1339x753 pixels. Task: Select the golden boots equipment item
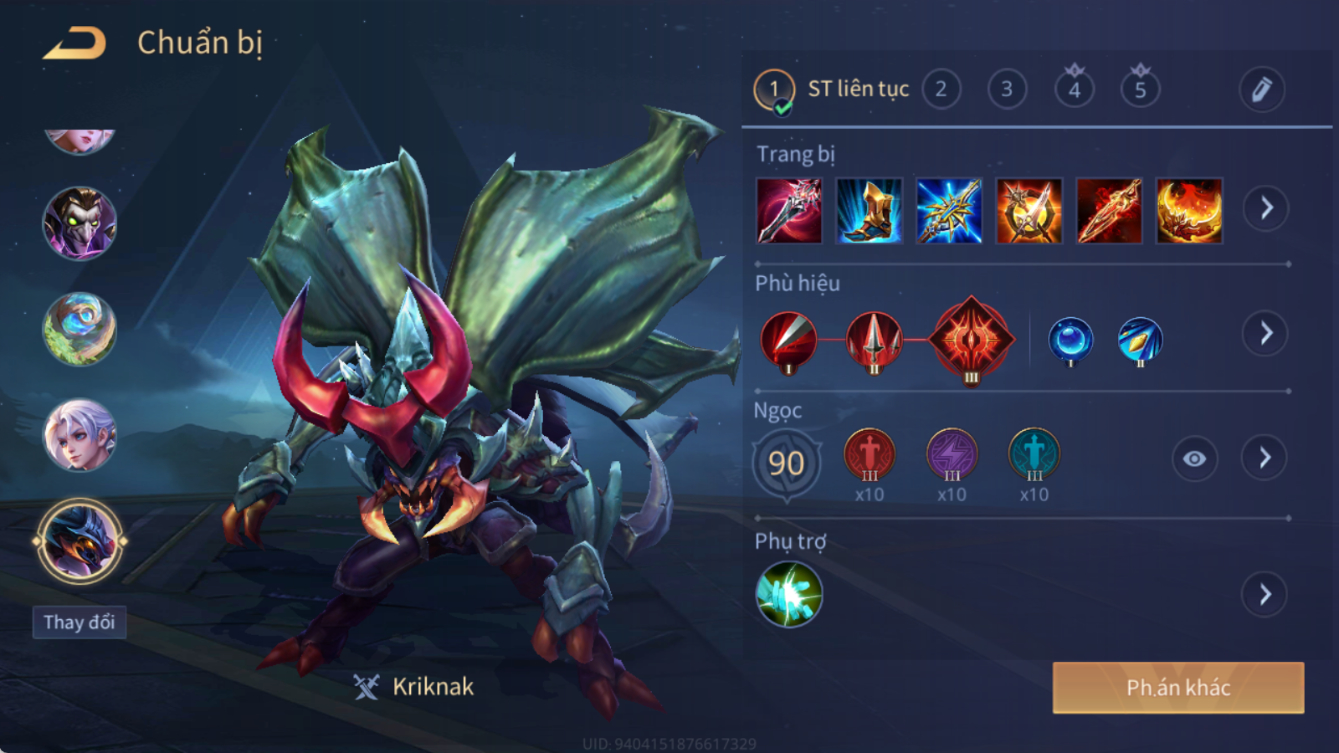pyautogui.click(x=869, y=211)
